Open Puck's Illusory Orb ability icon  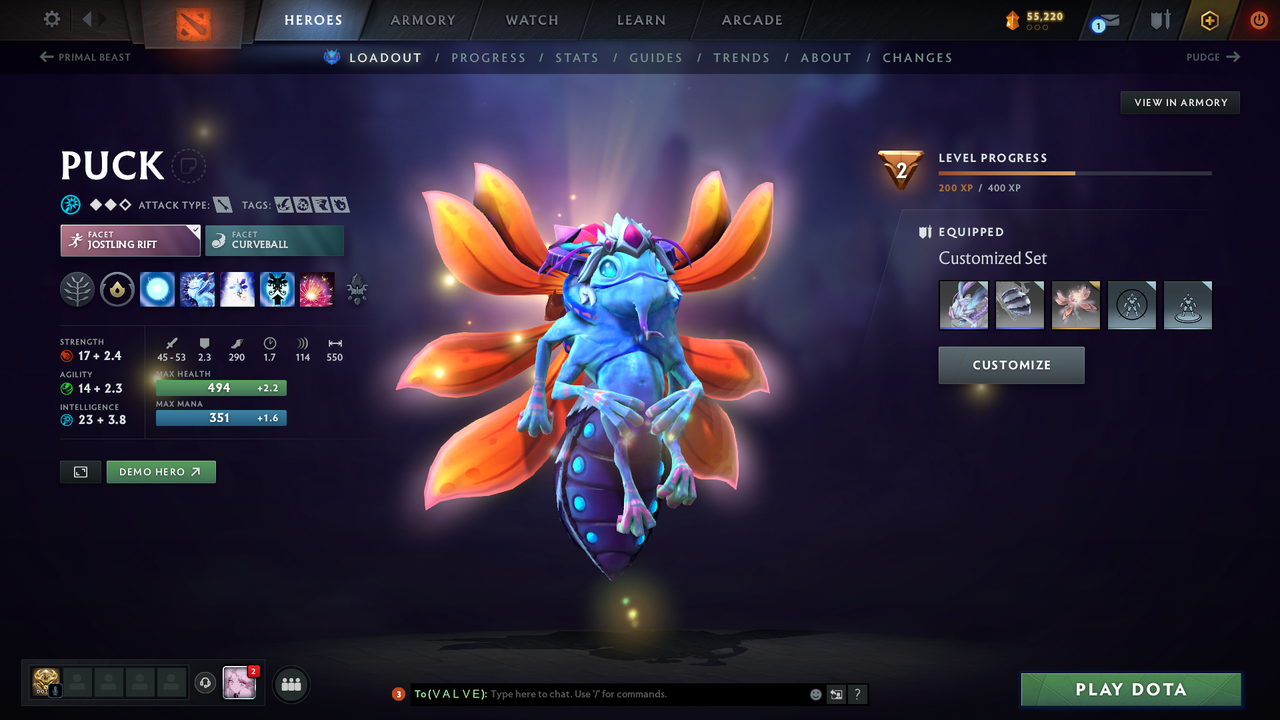click(x=157, y=290)
